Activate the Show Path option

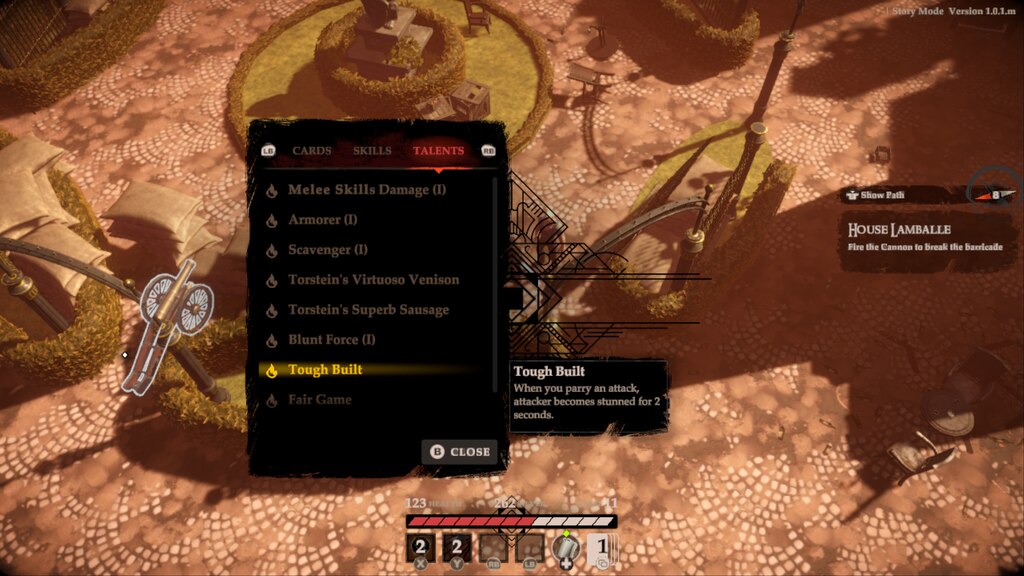click(x=882, y=195)
